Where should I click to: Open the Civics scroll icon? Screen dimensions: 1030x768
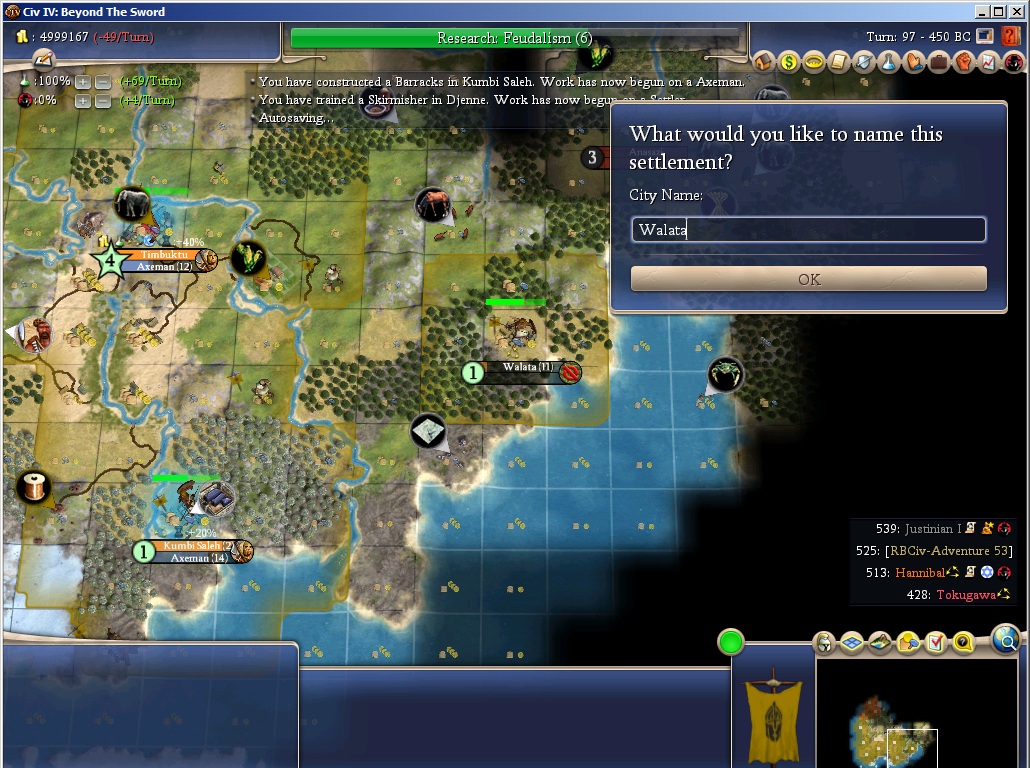pyautogui.click(x=839, y=62)
